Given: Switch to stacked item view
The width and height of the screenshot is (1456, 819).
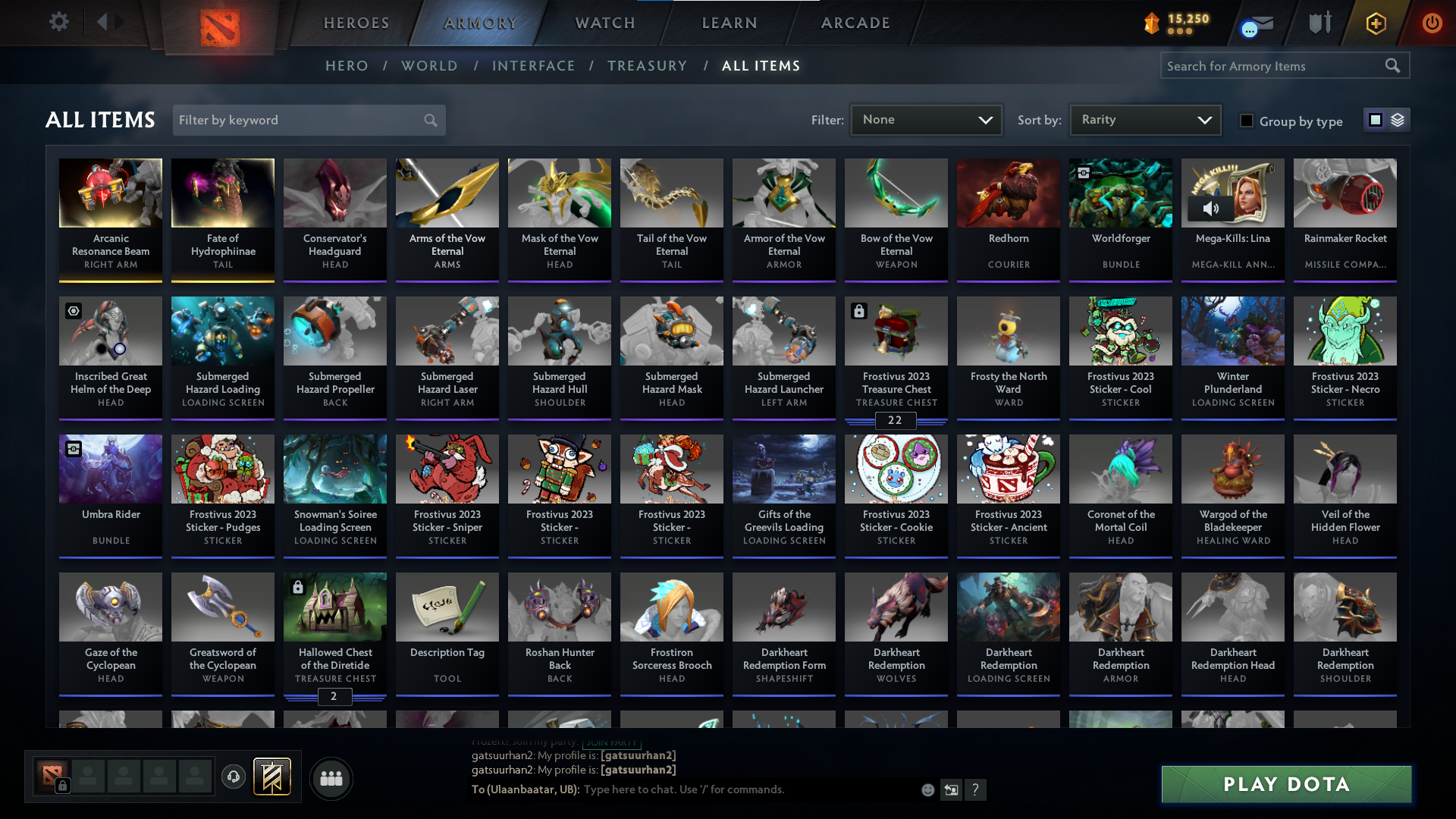Looking at the screenshot, I should 1397,119.
